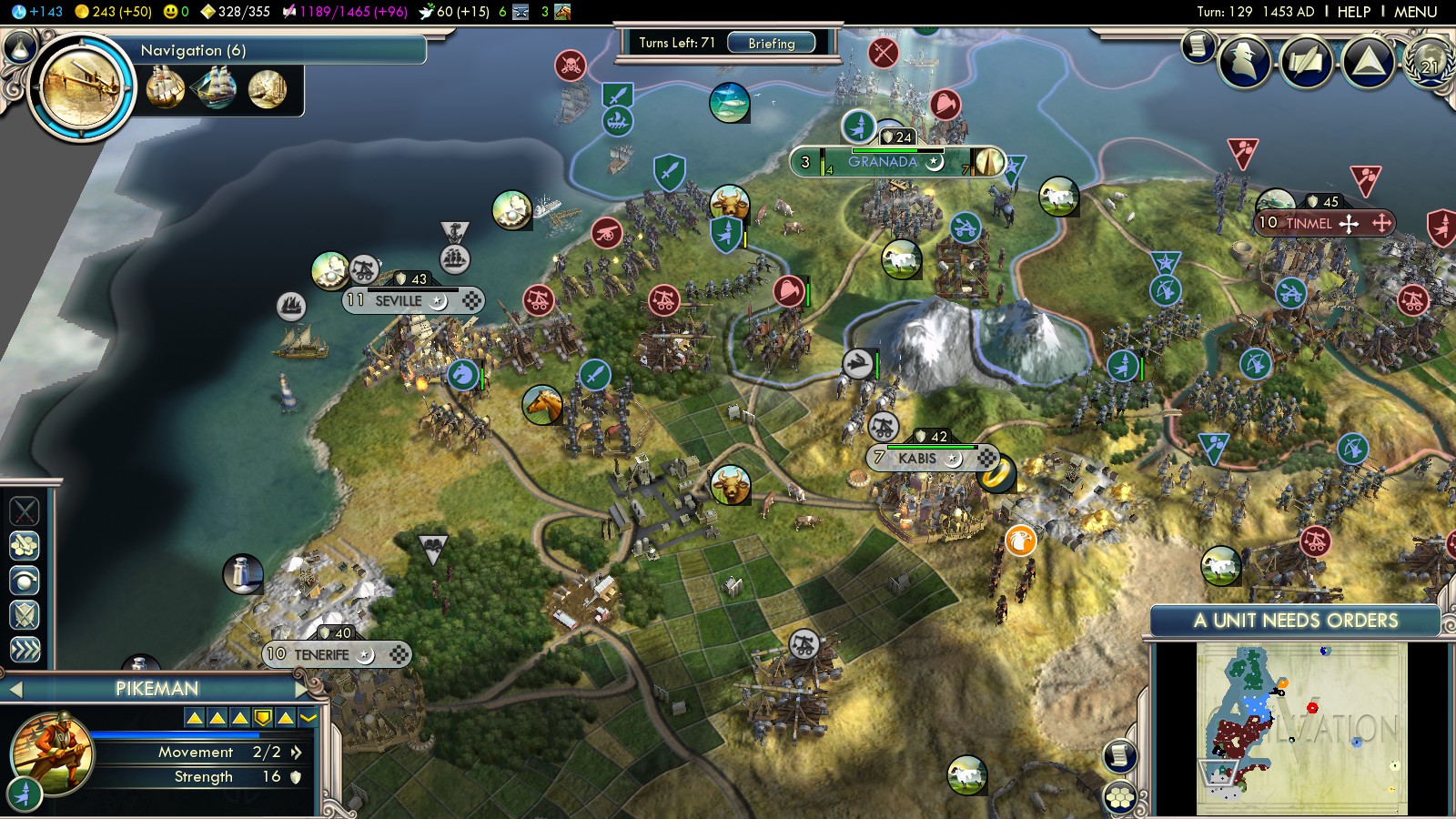Click A UNIT NEEDS ORDERS button
This screenshot has width=1456, height=819.
click(1295, 621)
